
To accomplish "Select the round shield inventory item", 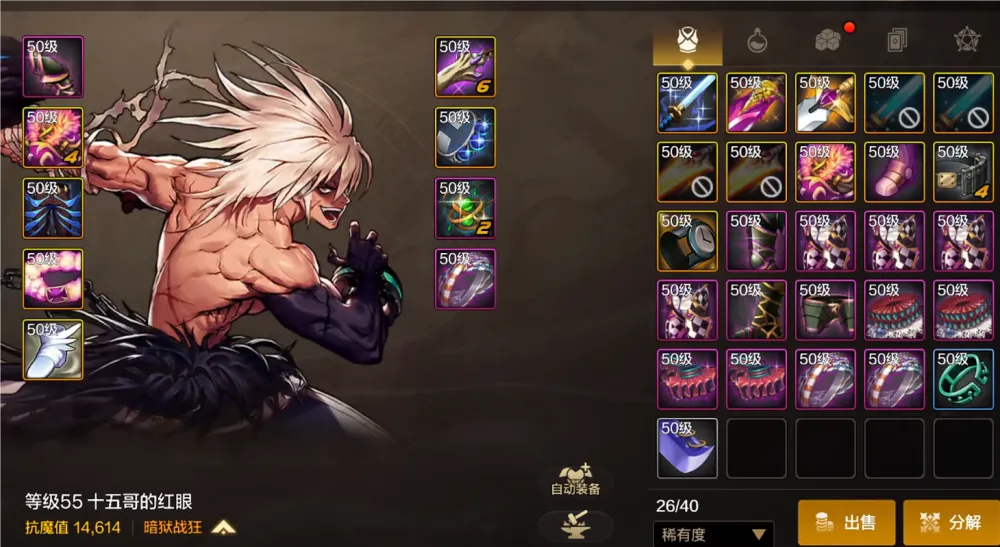I will tap(687, 241).
